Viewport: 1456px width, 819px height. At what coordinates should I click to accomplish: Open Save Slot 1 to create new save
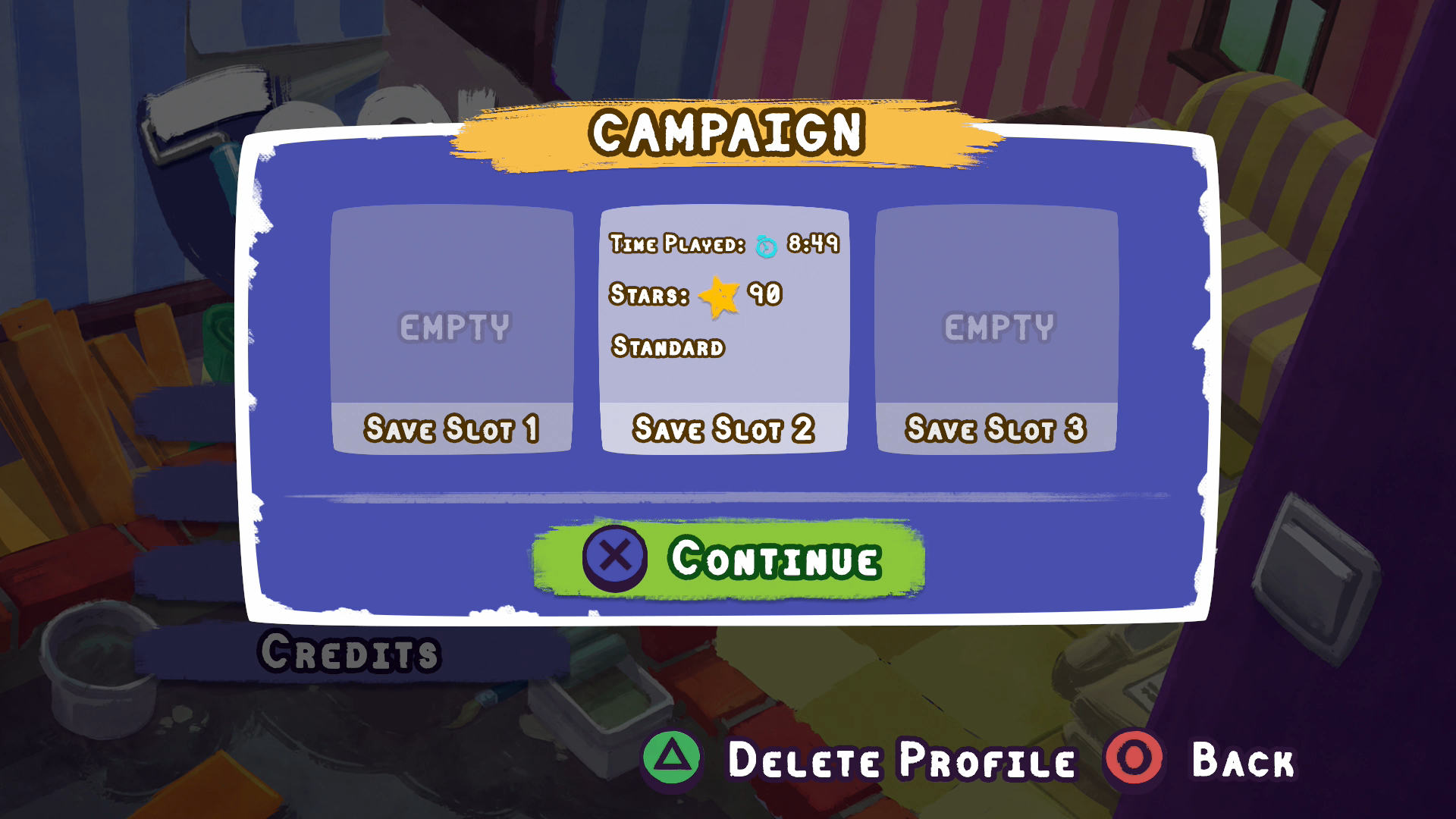click(453, 330)
